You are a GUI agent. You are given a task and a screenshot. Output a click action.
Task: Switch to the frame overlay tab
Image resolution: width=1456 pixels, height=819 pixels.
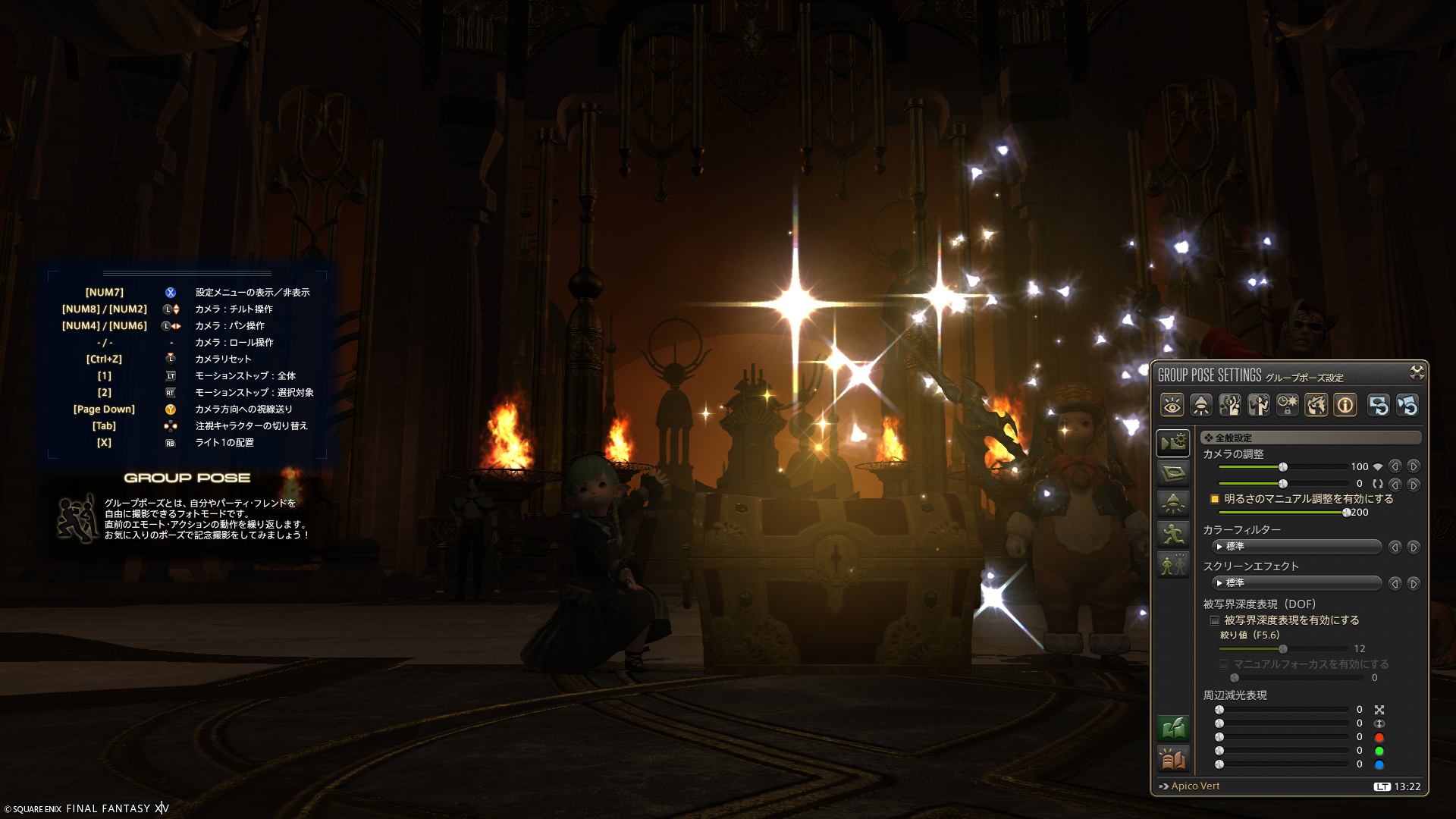click(x=1172, y=474)
